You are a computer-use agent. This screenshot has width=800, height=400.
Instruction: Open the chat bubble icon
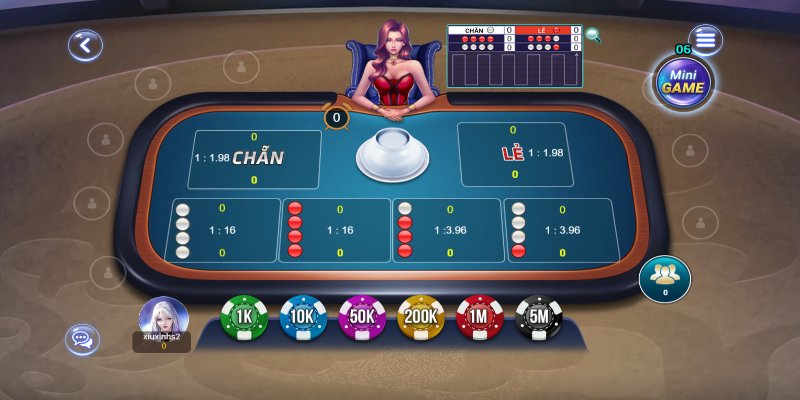(x=82, y=339)
